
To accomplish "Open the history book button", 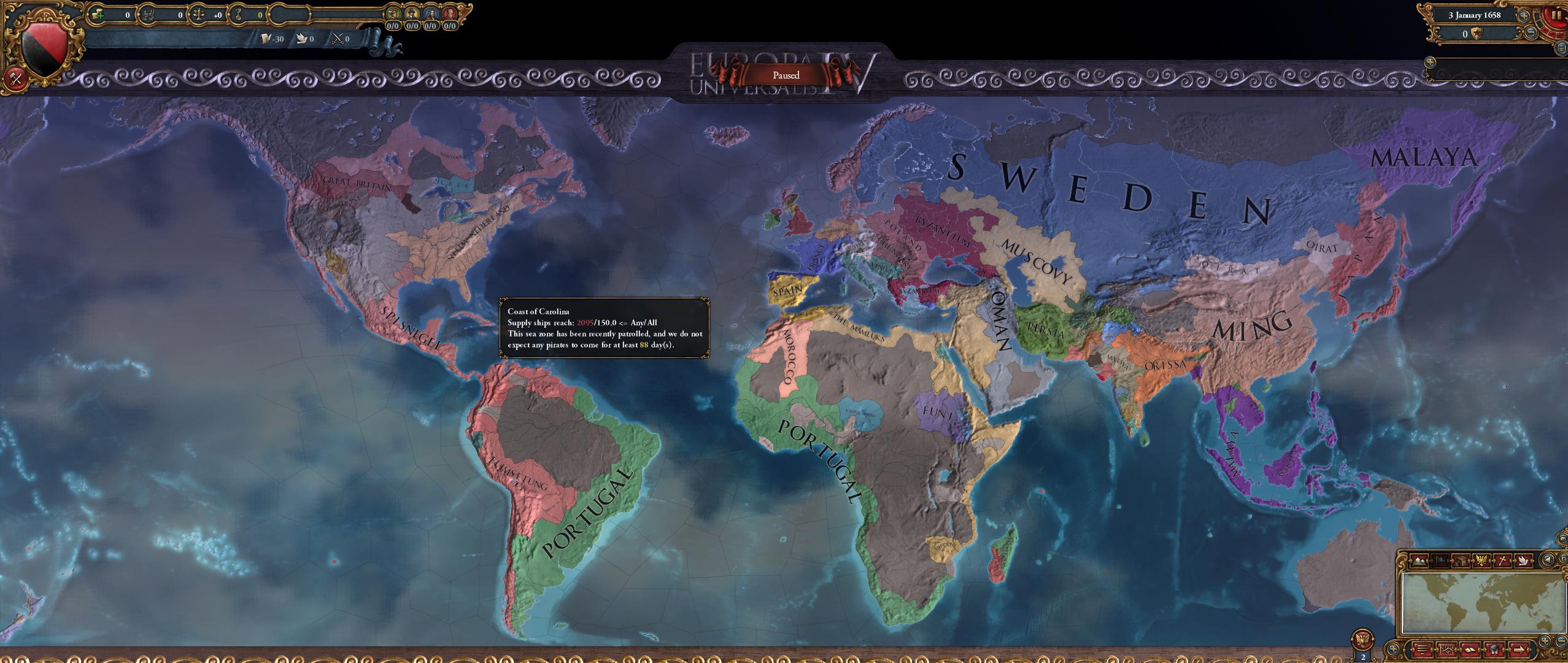I will pos(1469,649).
